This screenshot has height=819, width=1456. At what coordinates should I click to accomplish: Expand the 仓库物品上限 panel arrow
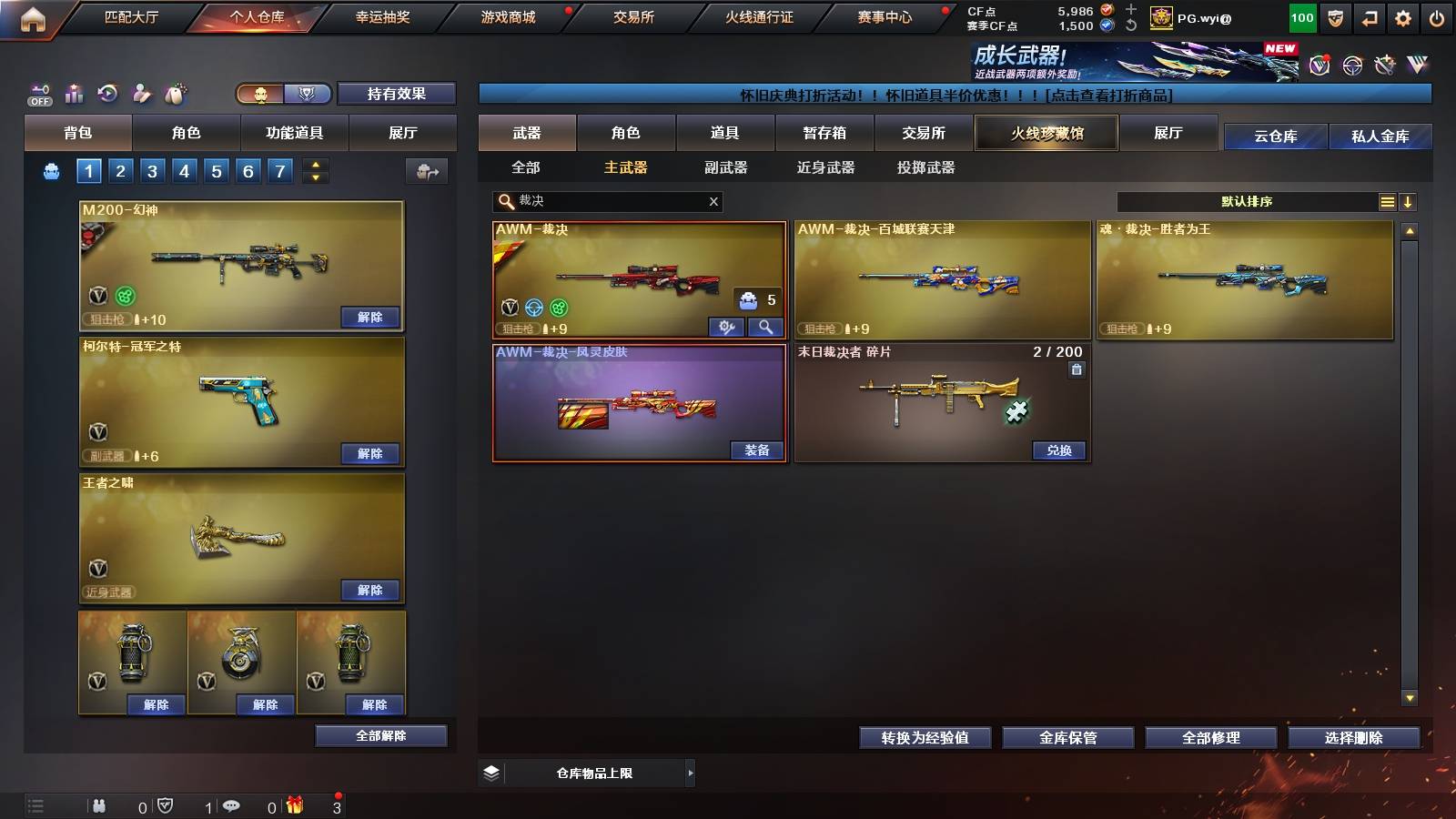tap(692, 773)
